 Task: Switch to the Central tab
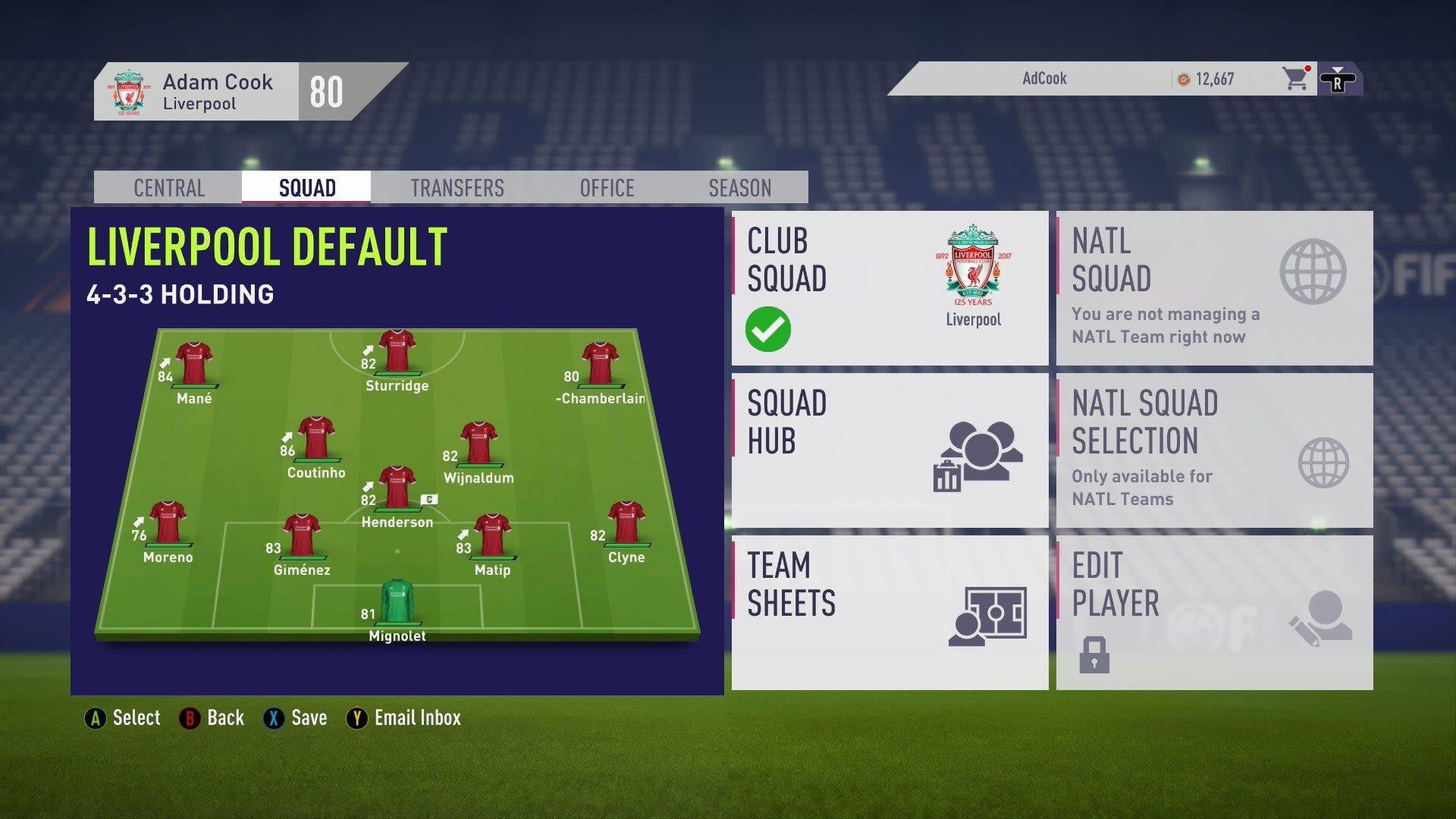pos(168,188)
